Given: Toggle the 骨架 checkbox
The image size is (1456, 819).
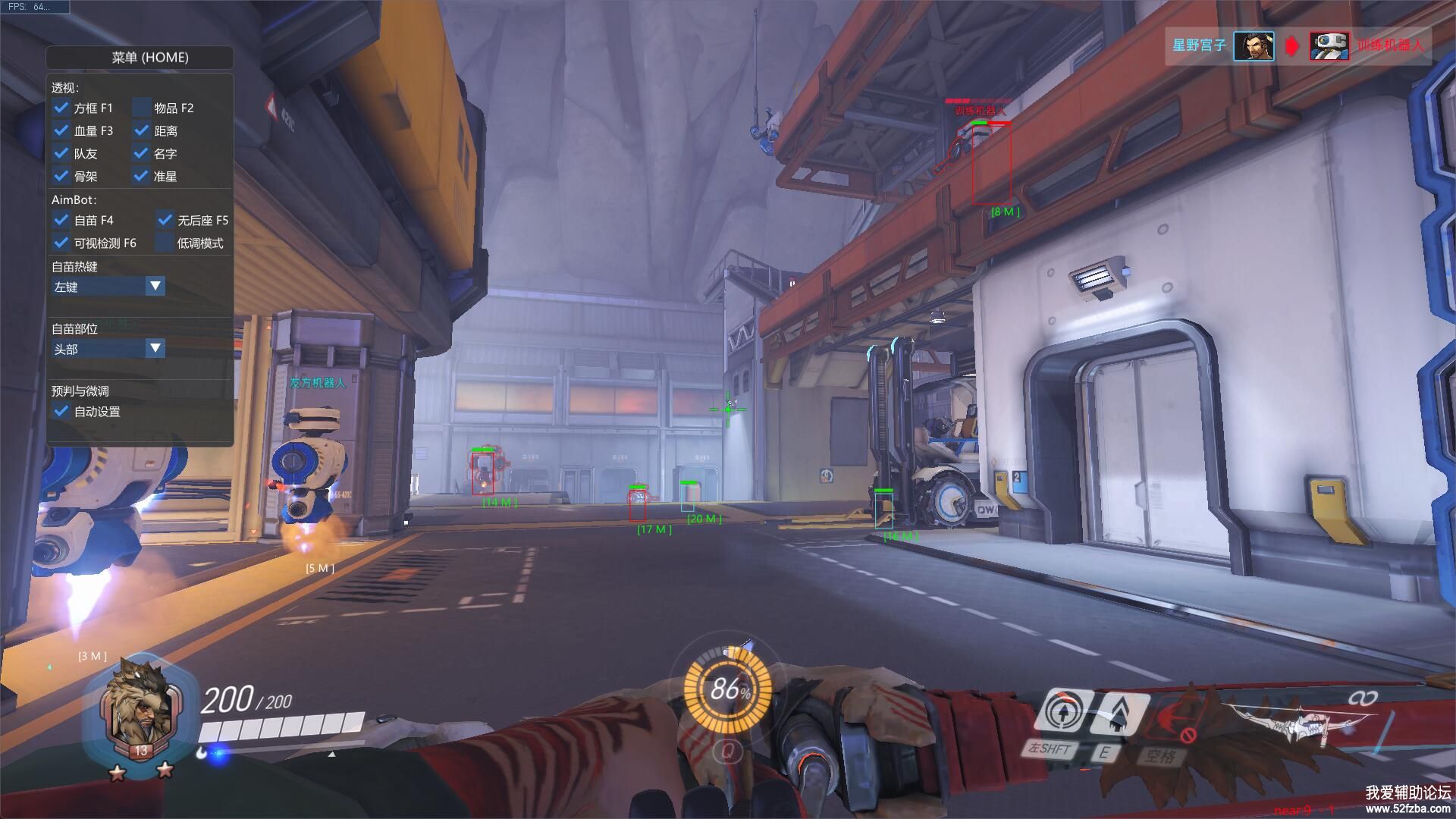Looking at the screenshot, I should (61, 176).
